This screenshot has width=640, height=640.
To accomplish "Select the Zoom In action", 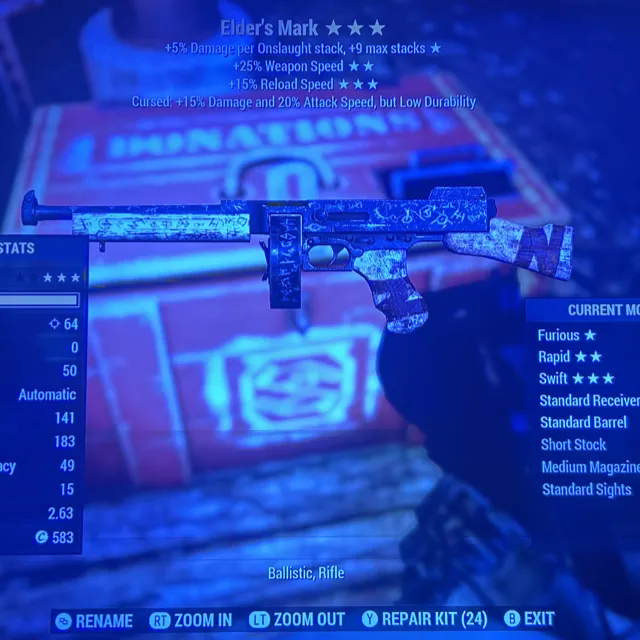I will pos(192,620).
